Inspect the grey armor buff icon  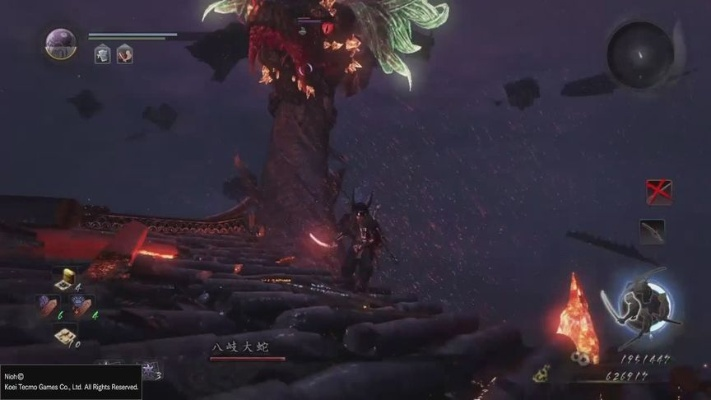(102, 54)
